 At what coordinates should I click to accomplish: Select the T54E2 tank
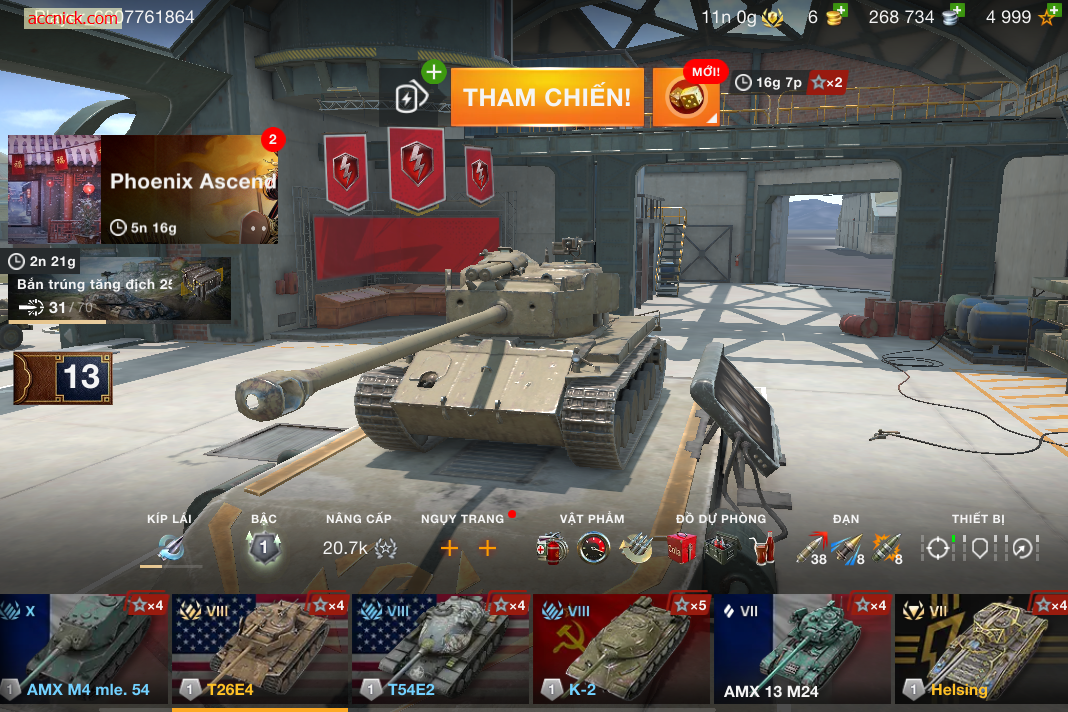[x=440, y=649]
